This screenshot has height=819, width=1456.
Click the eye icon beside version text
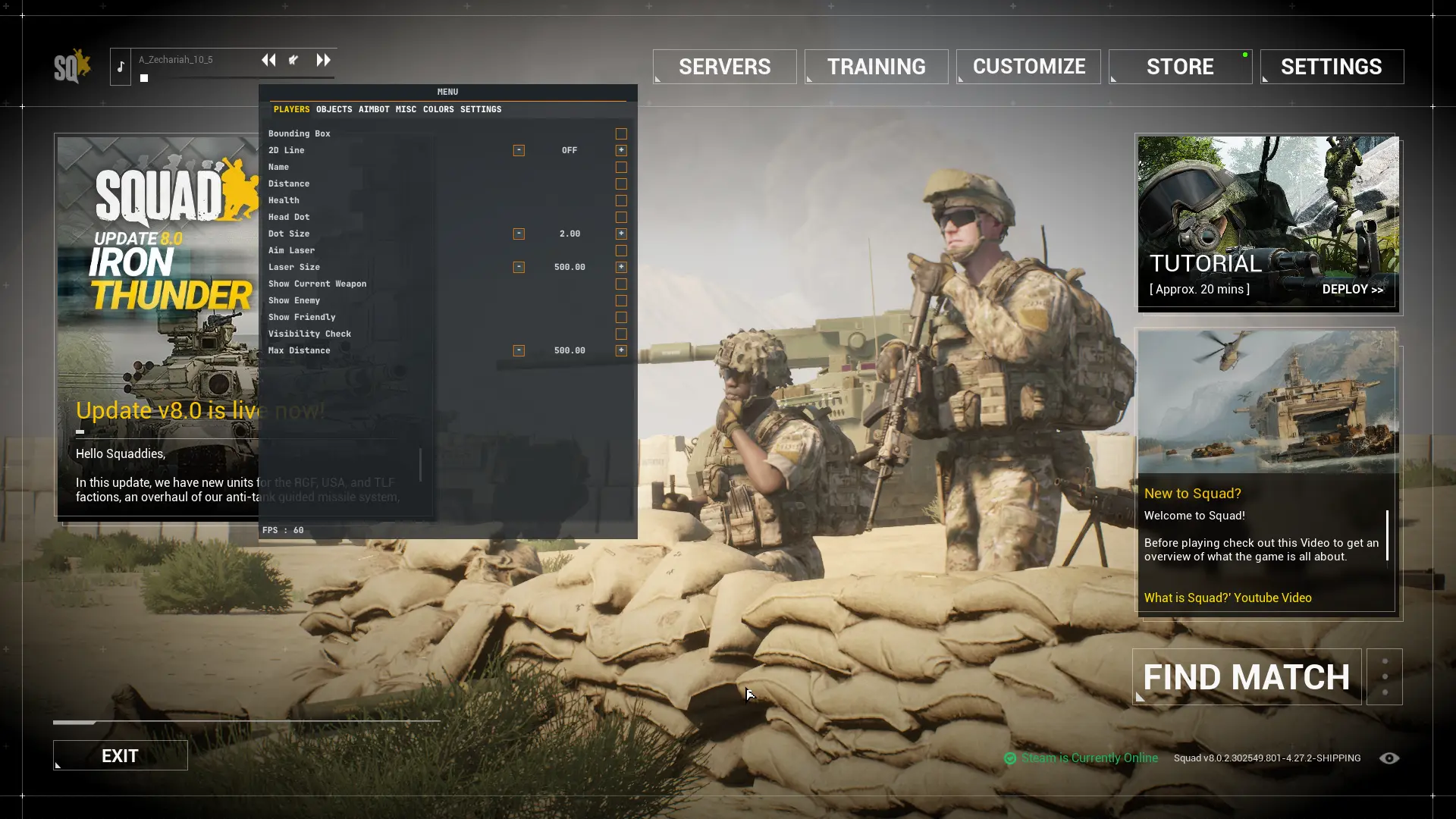1389,758
